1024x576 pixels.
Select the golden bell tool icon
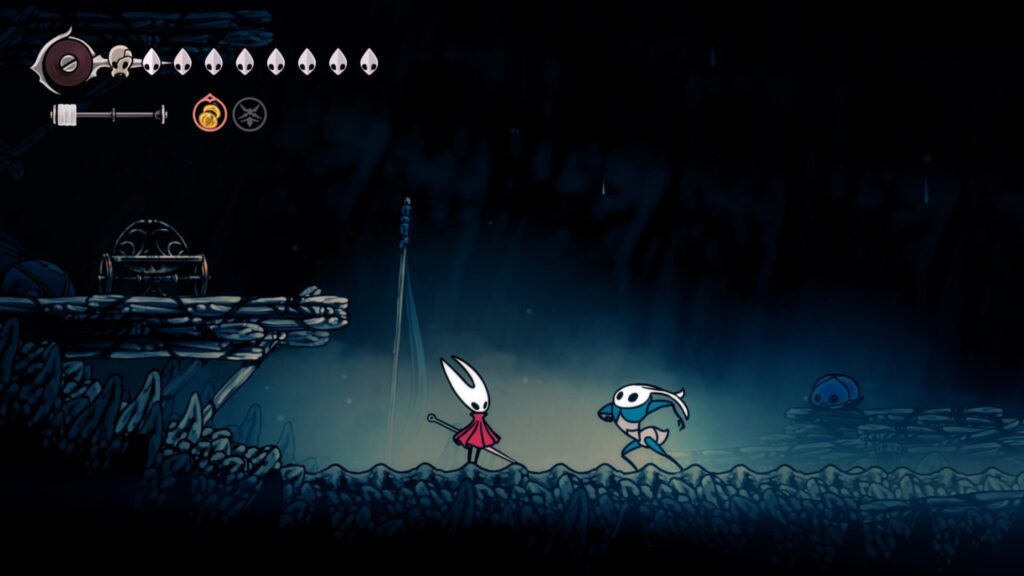[x=207, y=115]
